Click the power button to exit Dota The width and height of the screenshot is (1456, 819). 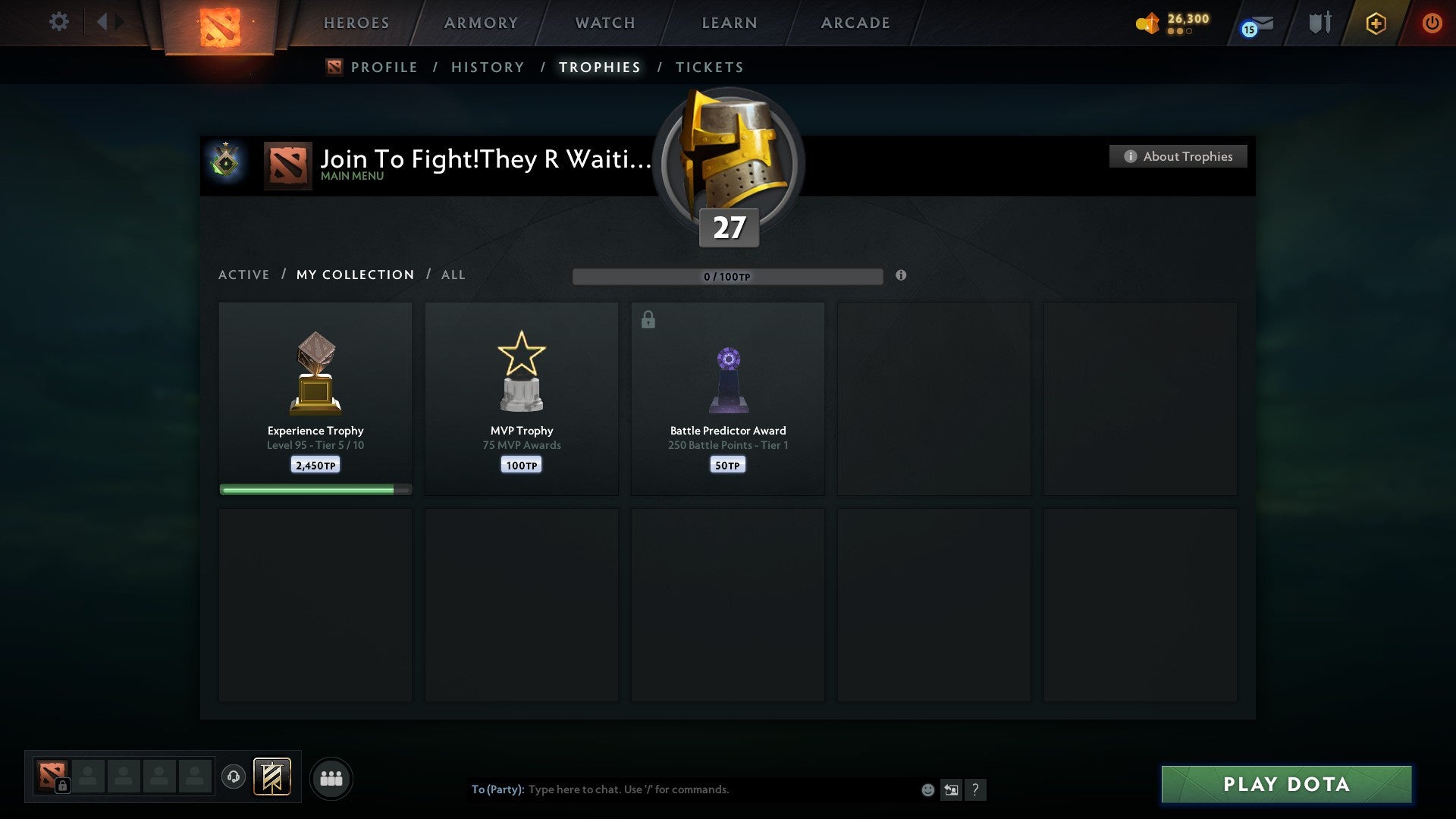tap(1433, 23)
